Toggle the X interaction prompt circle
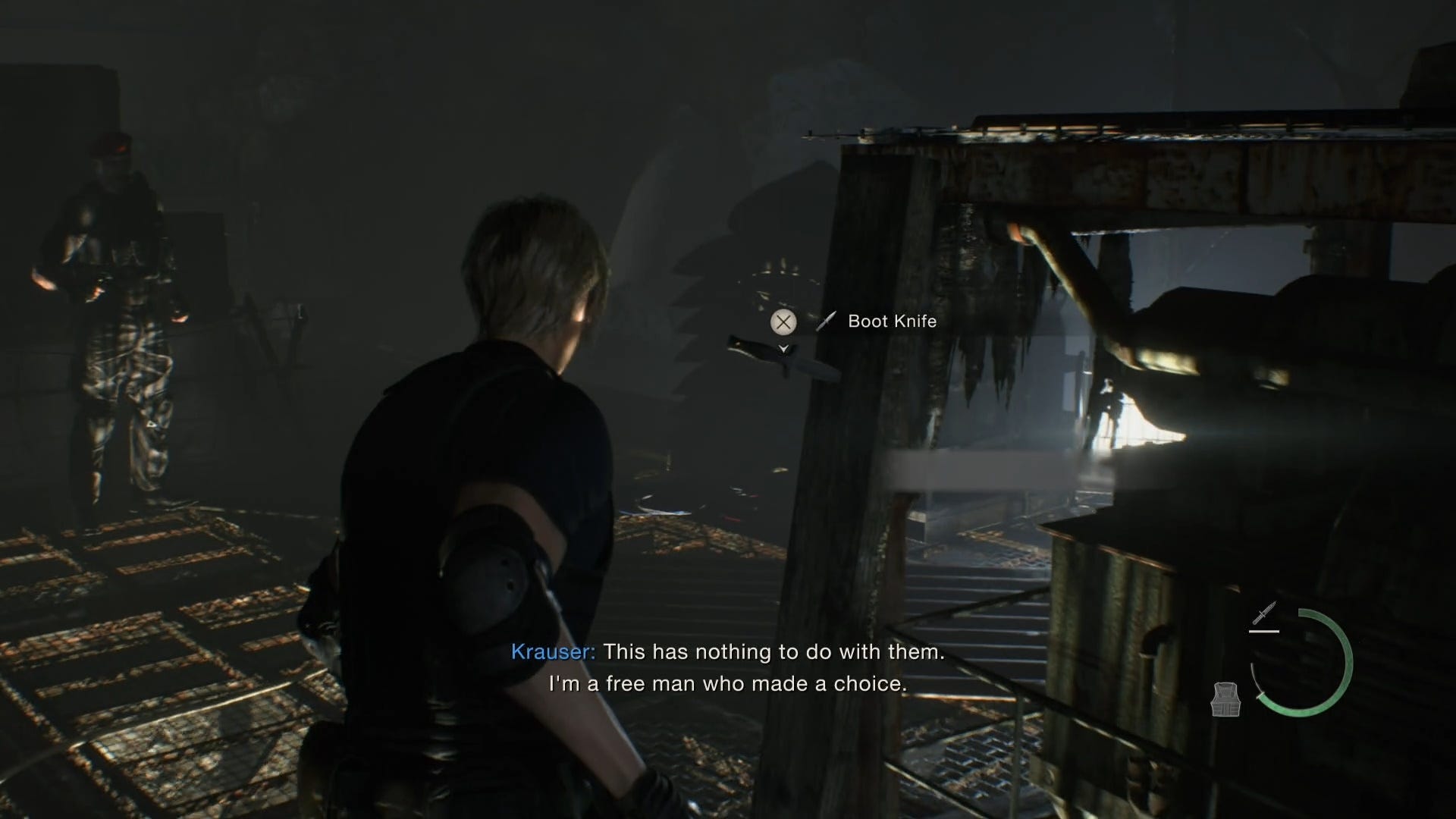 pyautogui.click(x=782, y=322)
